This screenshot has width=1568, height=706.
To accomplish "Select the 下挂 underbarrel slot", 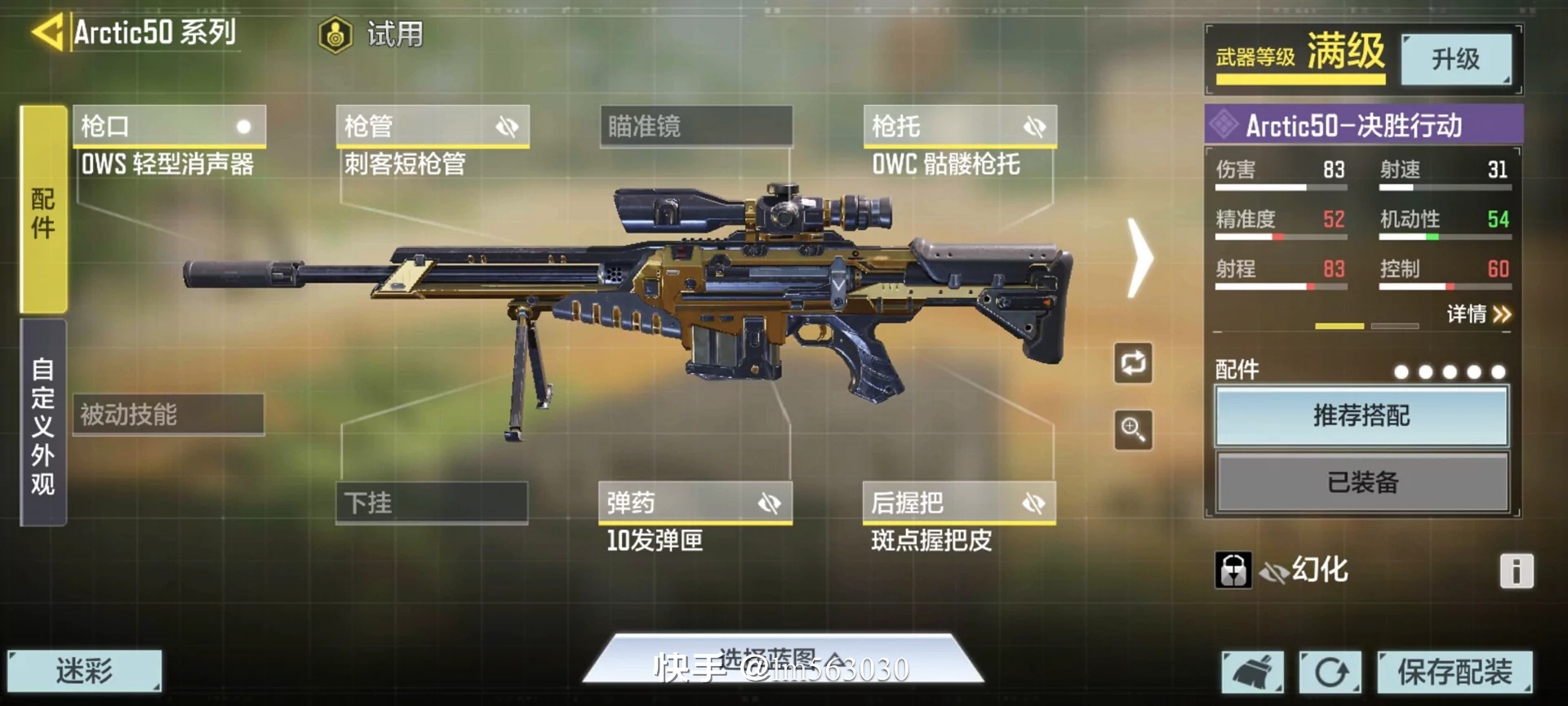I will 432,502.
